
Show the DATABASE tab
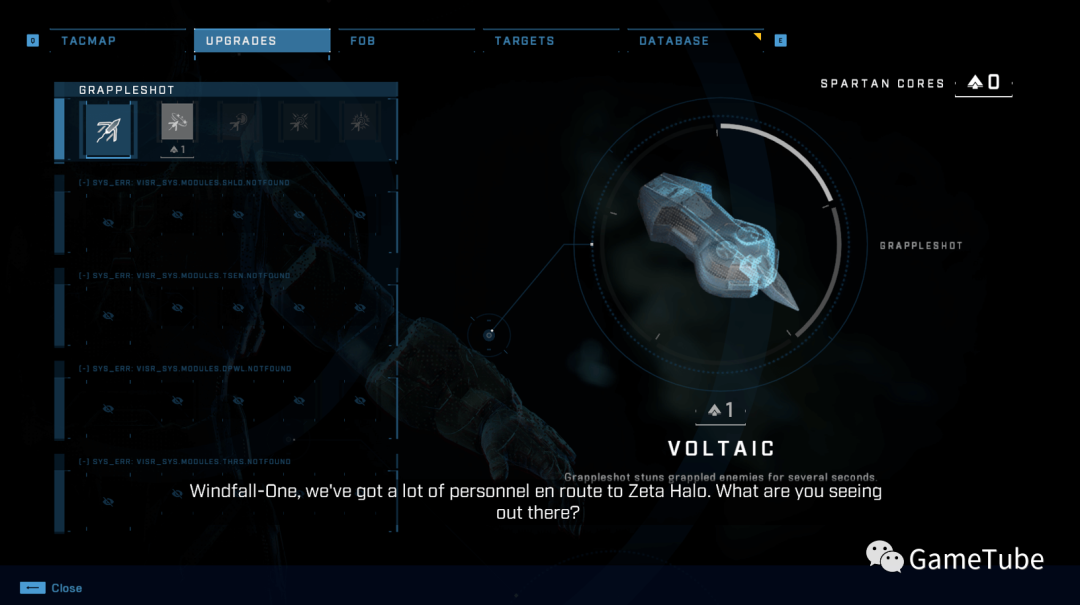pos(674,41)
